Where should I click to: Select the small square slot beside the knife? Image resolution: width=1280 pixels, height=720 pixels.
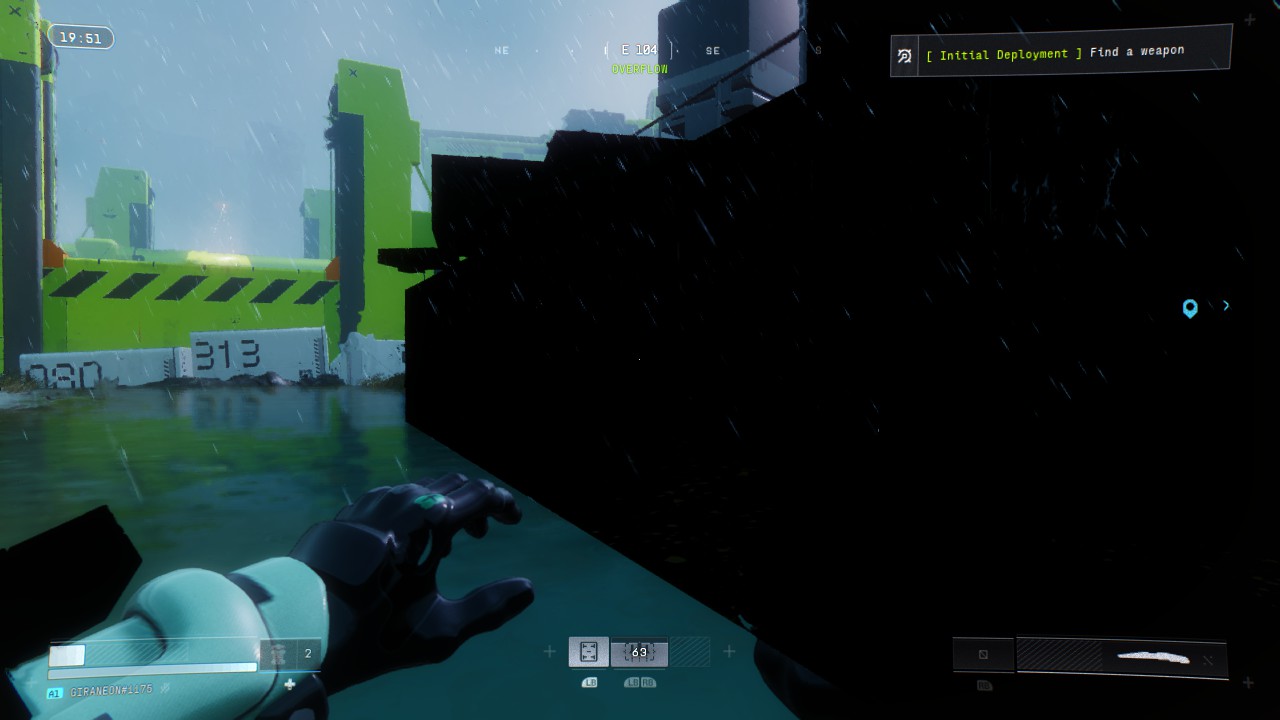[983, 655]
